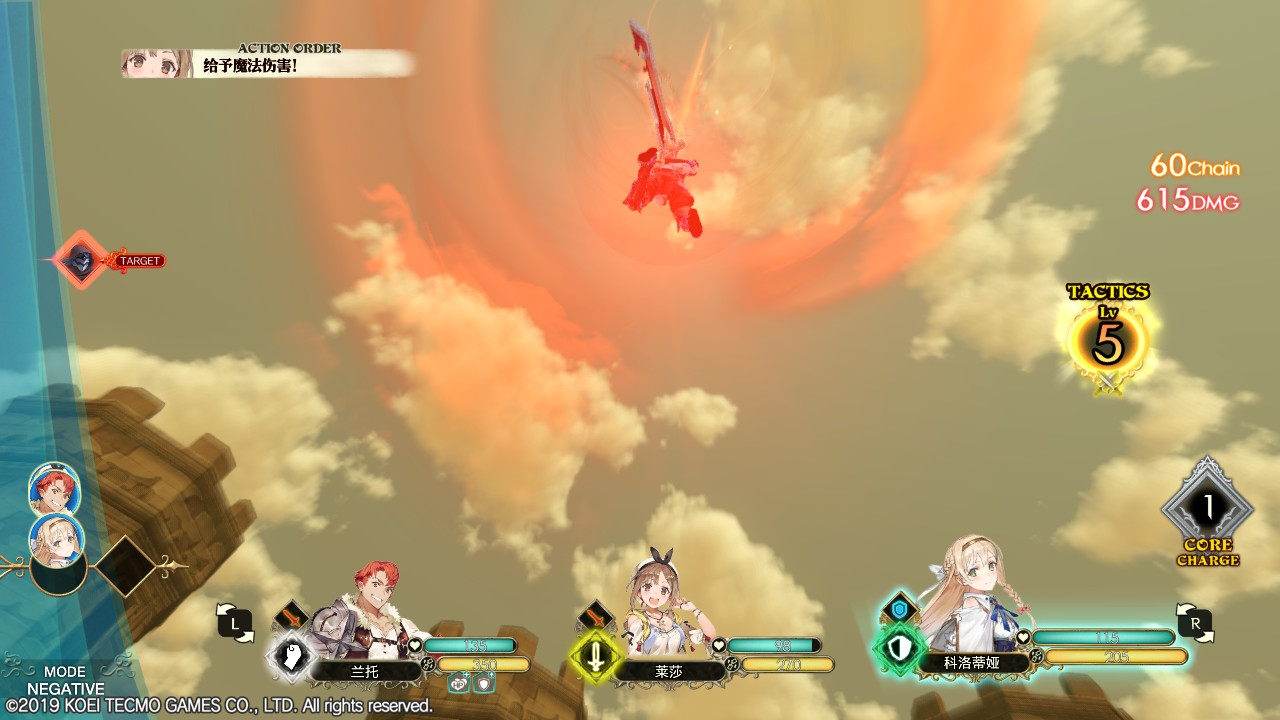Click Klaudia's green shield role icon
Image resolution: width=1280 pixels, height=720 pixels.
click(899, 648)
